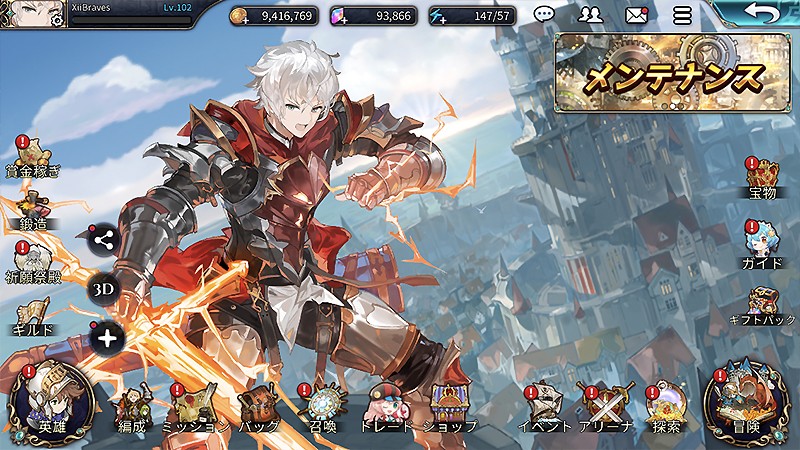The height and width of the screenshot is (450, 800).
Task: Enter the アリーナ arena
Action: 607,408
